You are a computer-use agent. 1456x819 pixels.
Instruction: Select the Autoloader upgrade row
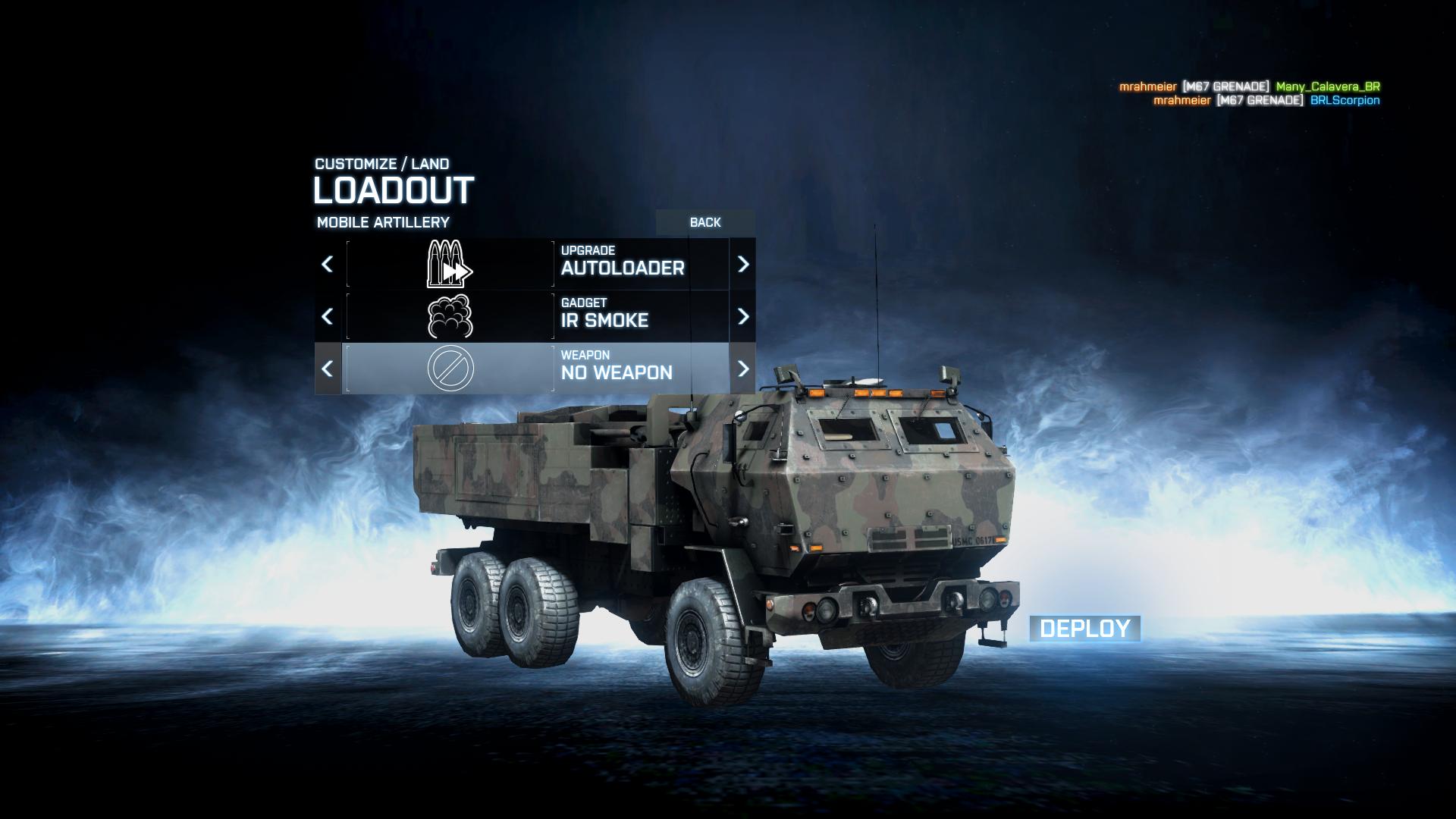click(x=537, y=264)
